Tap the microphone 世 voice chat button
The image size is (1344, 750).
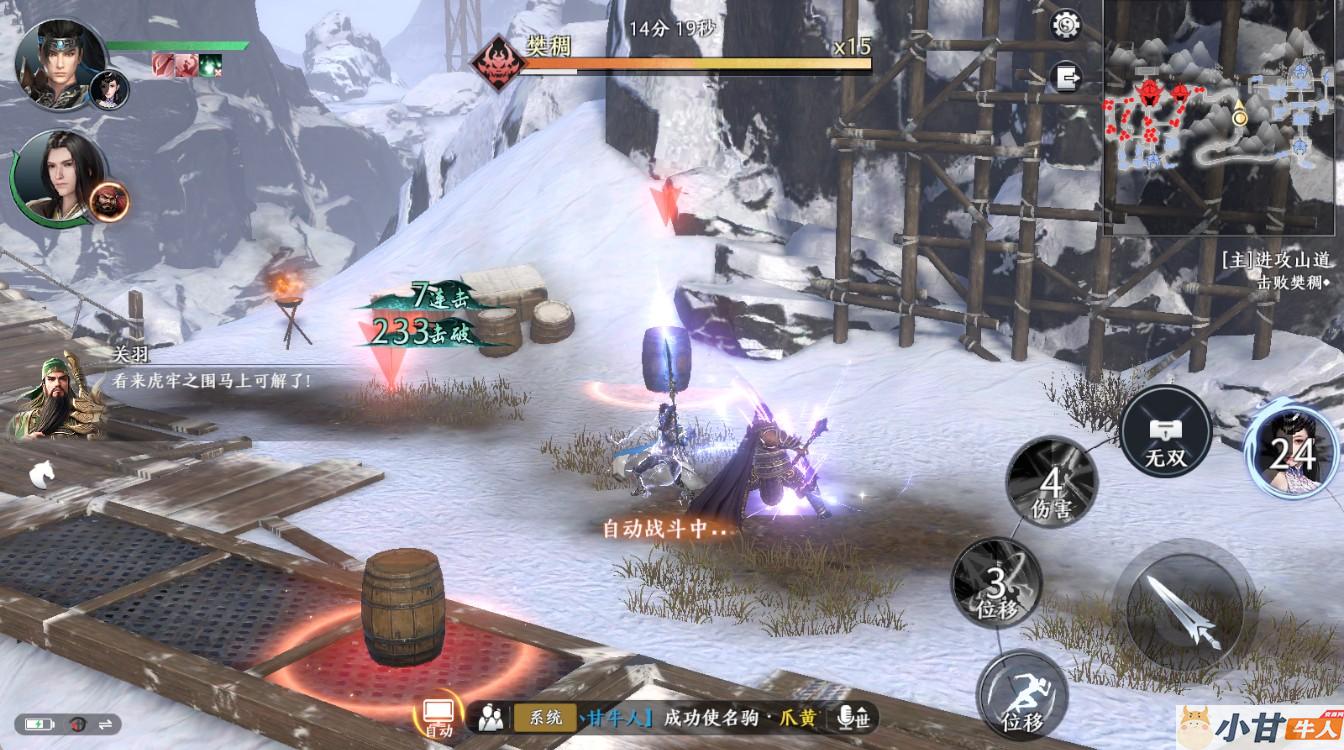854,716
